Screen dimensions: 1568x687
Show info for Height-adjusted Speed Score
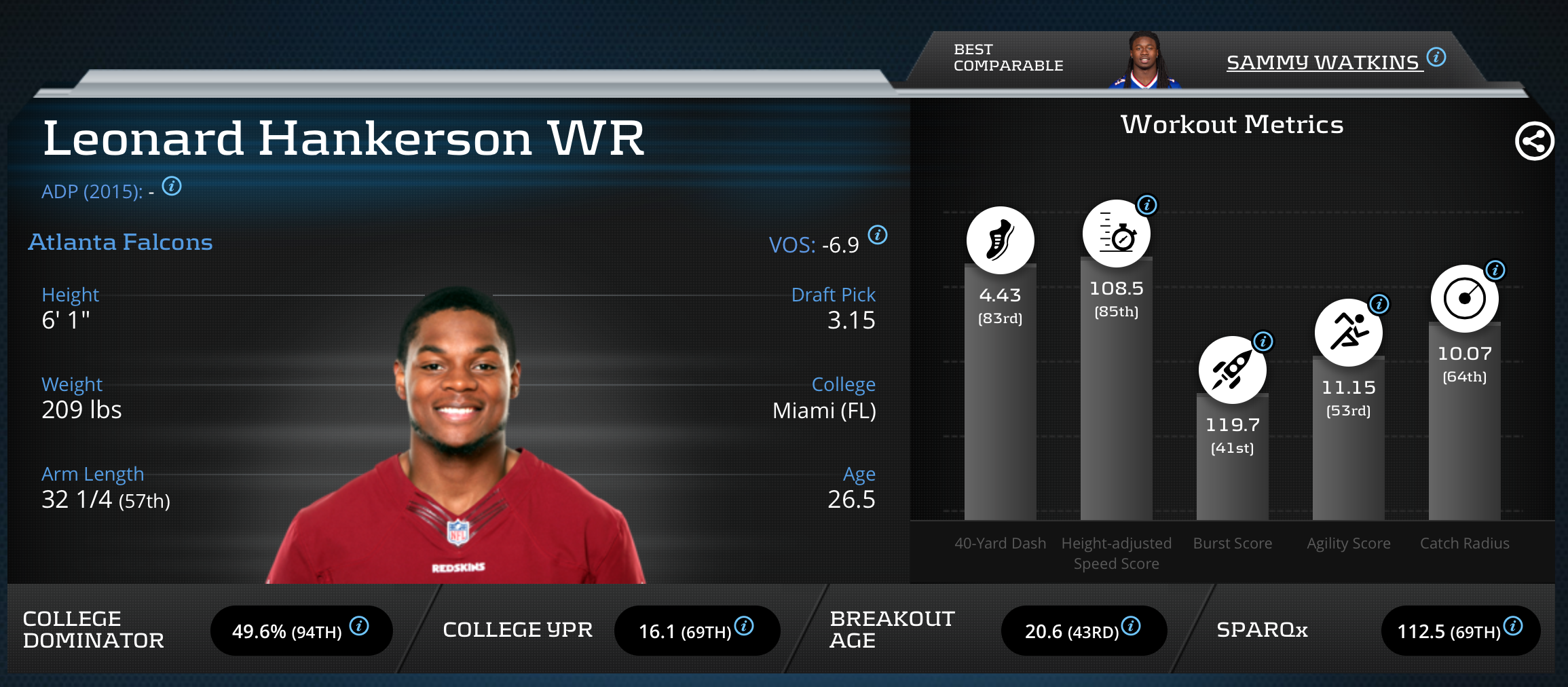pos(1146,204)
